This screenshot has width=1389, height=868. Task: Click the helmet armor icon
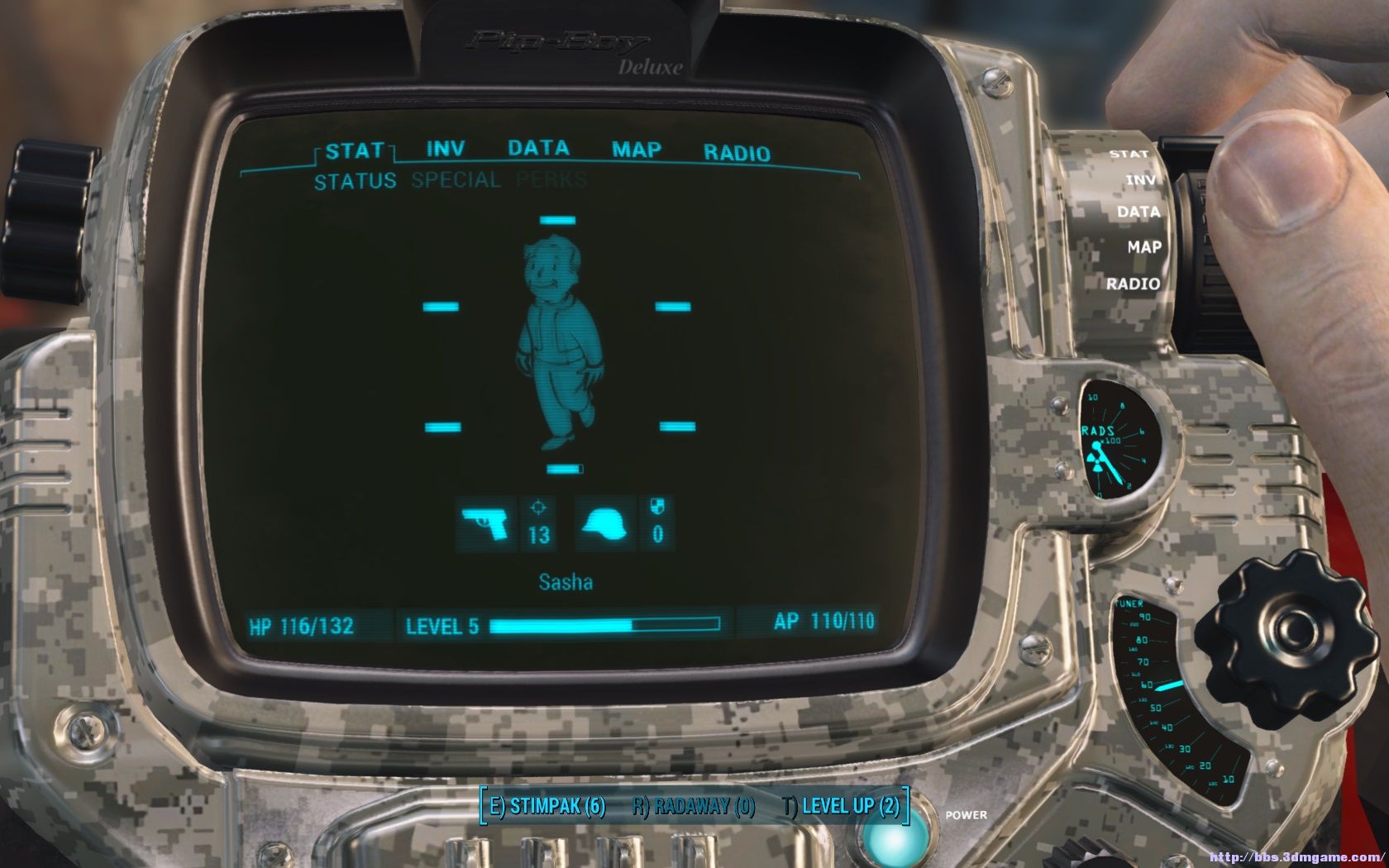point(604,524)
